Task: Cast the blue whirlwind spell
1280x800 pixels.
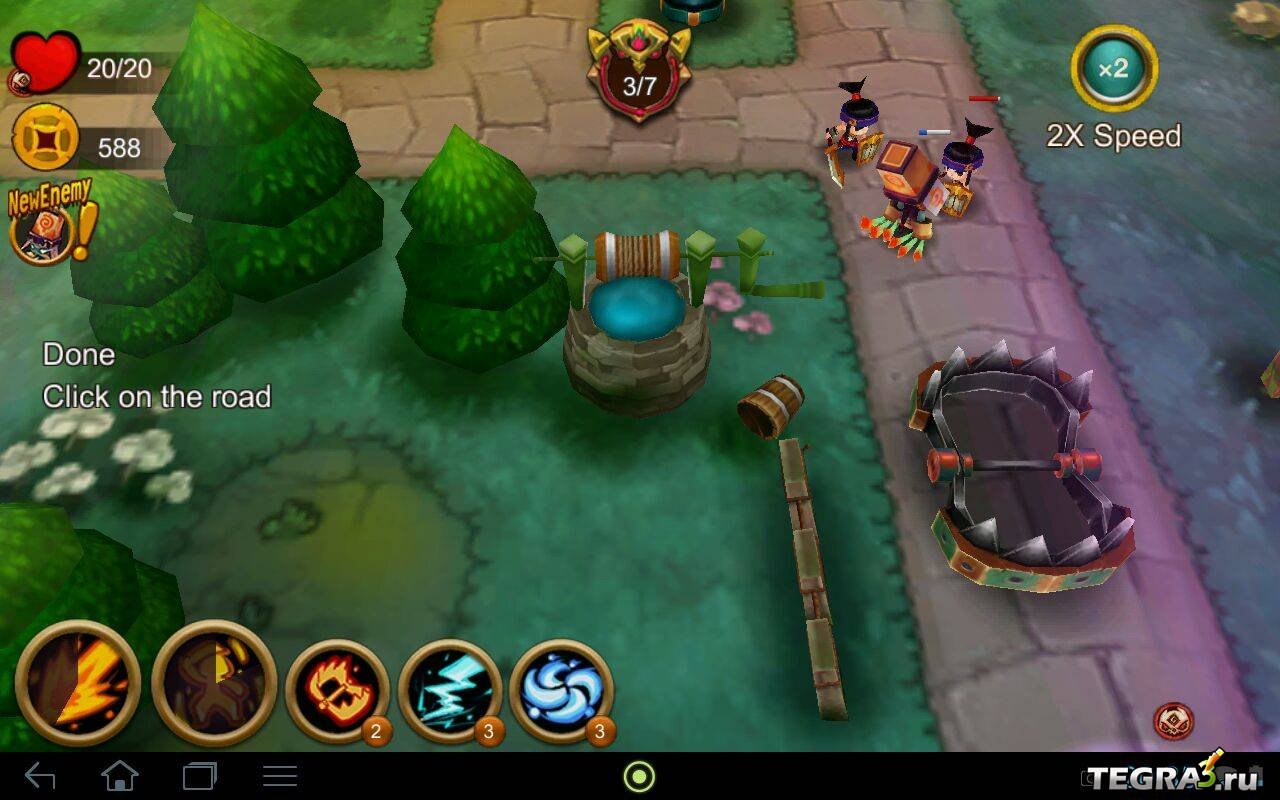Action: (x=561, y=690)
